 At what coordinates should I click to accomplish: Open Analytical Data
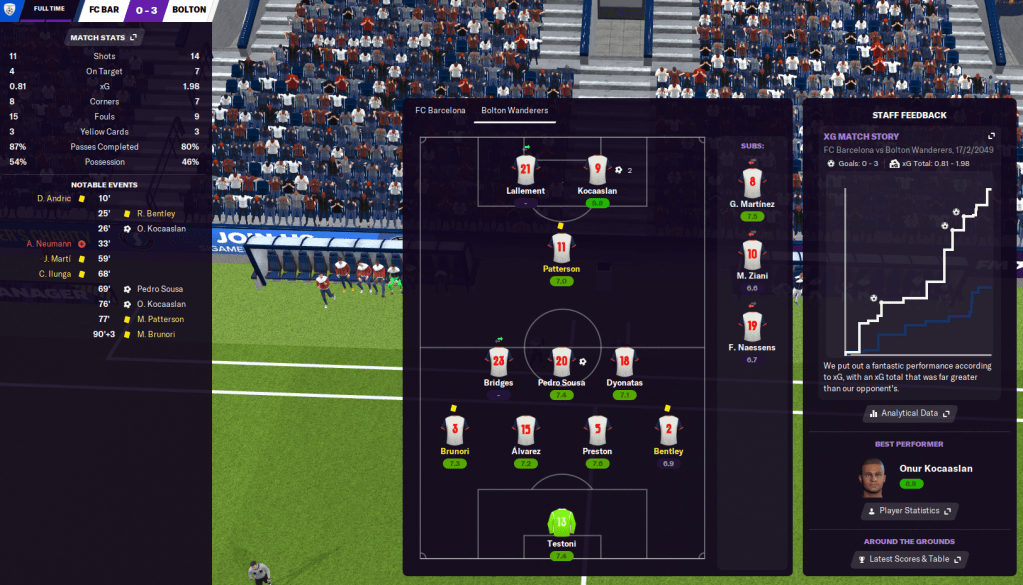908,413
